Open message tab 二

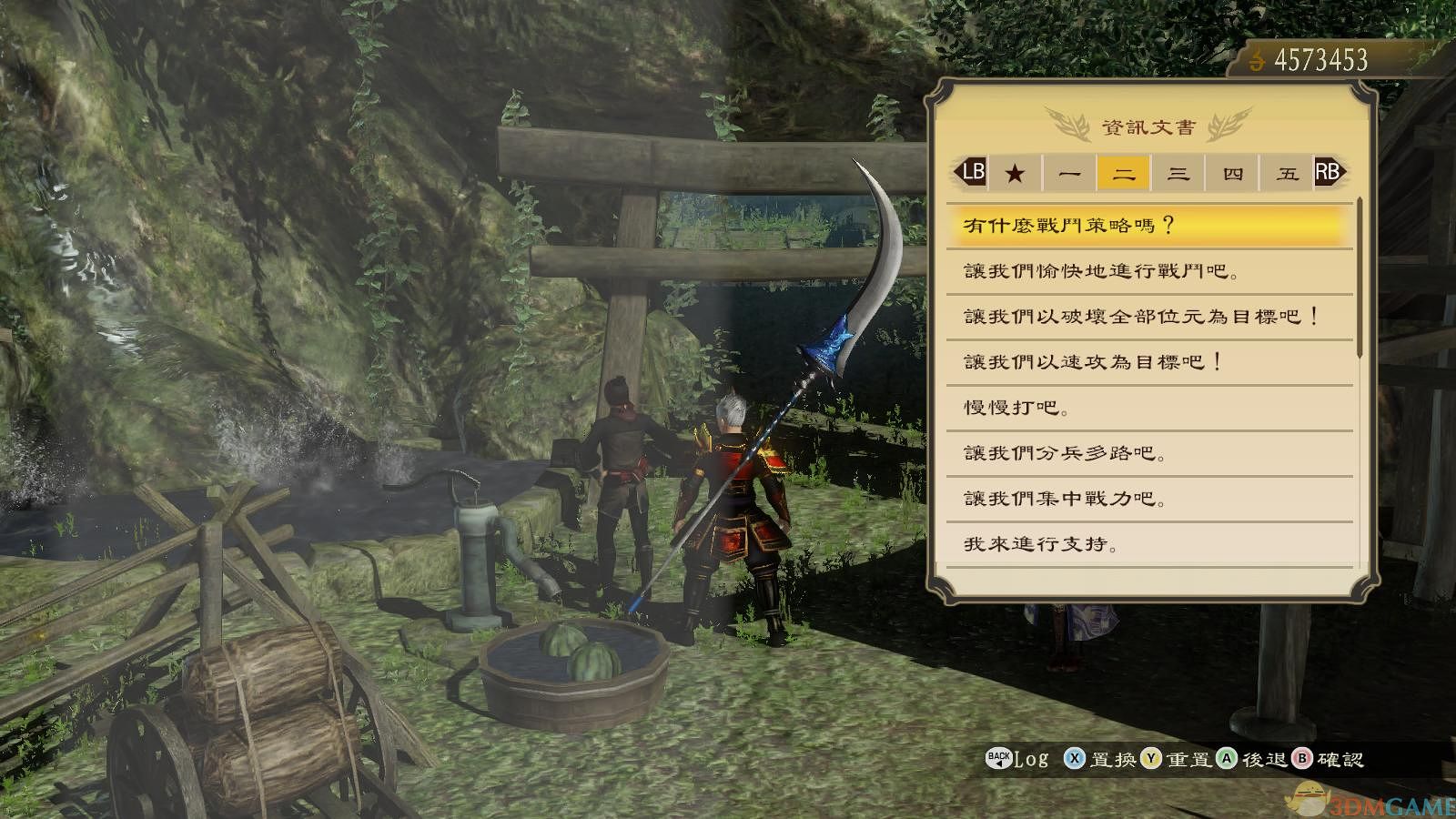[x=1124, y=173]
